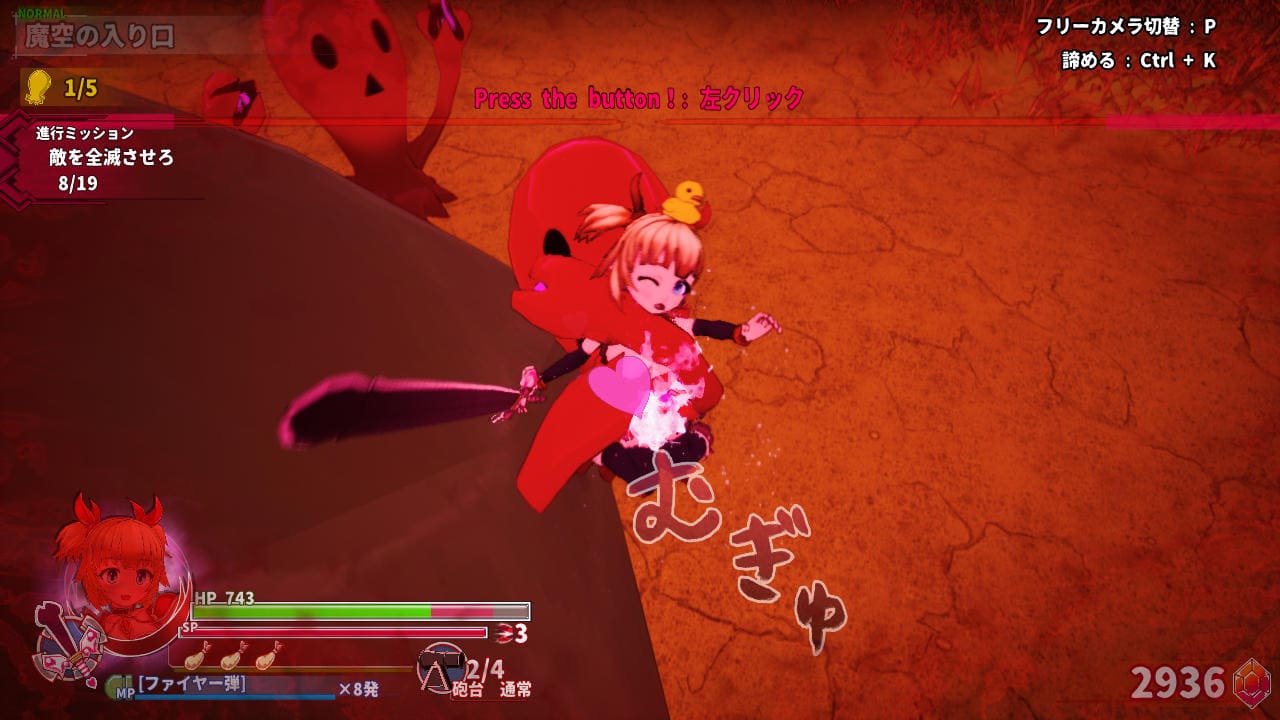Image resolution: width=1280 pixels, height=720 pixels.
Task: Select the axe weapon icon
Action: tap(68, 642)
